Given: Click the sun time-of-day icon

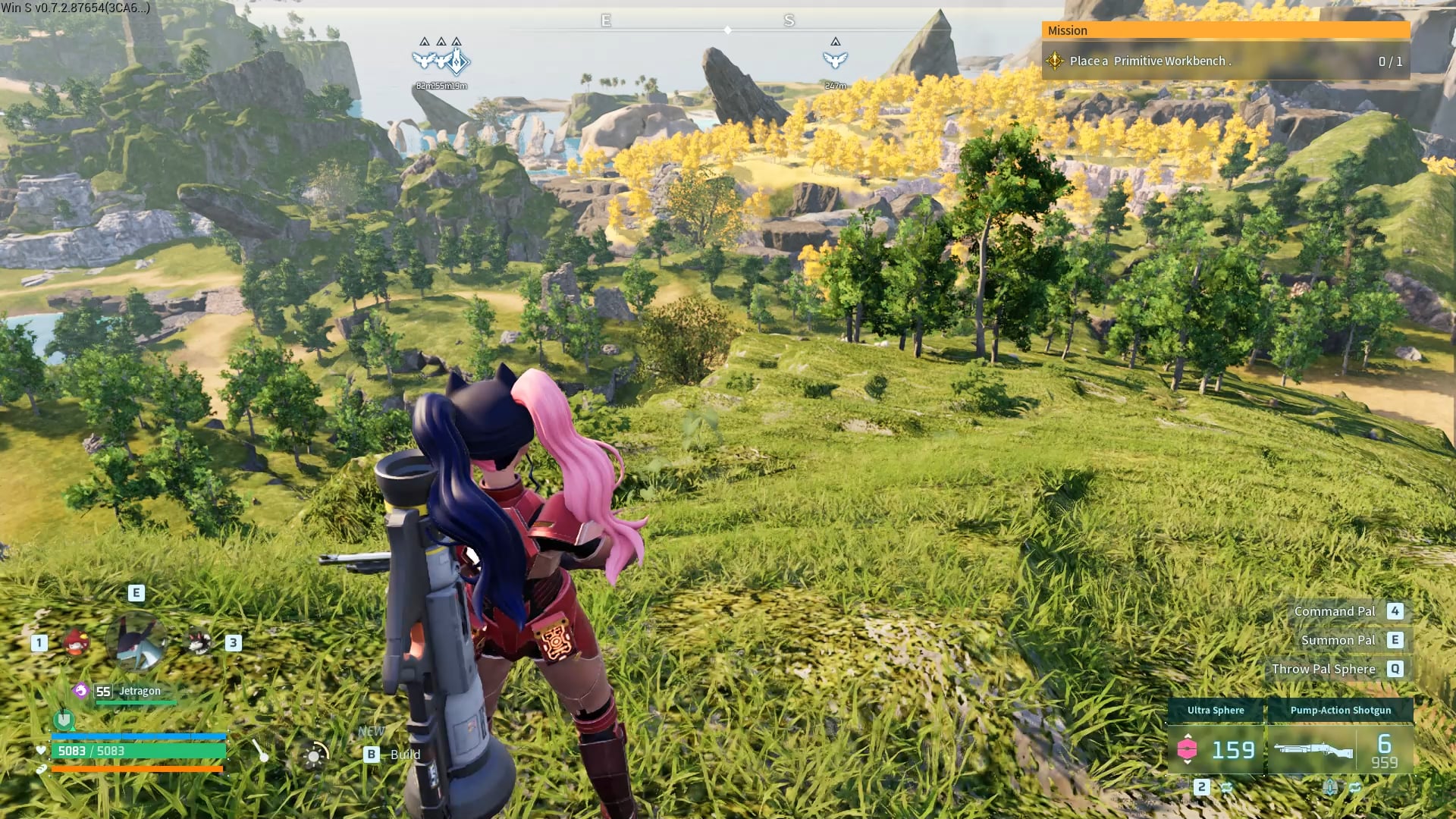Looking at the screenshot, I should pos(314,756).
